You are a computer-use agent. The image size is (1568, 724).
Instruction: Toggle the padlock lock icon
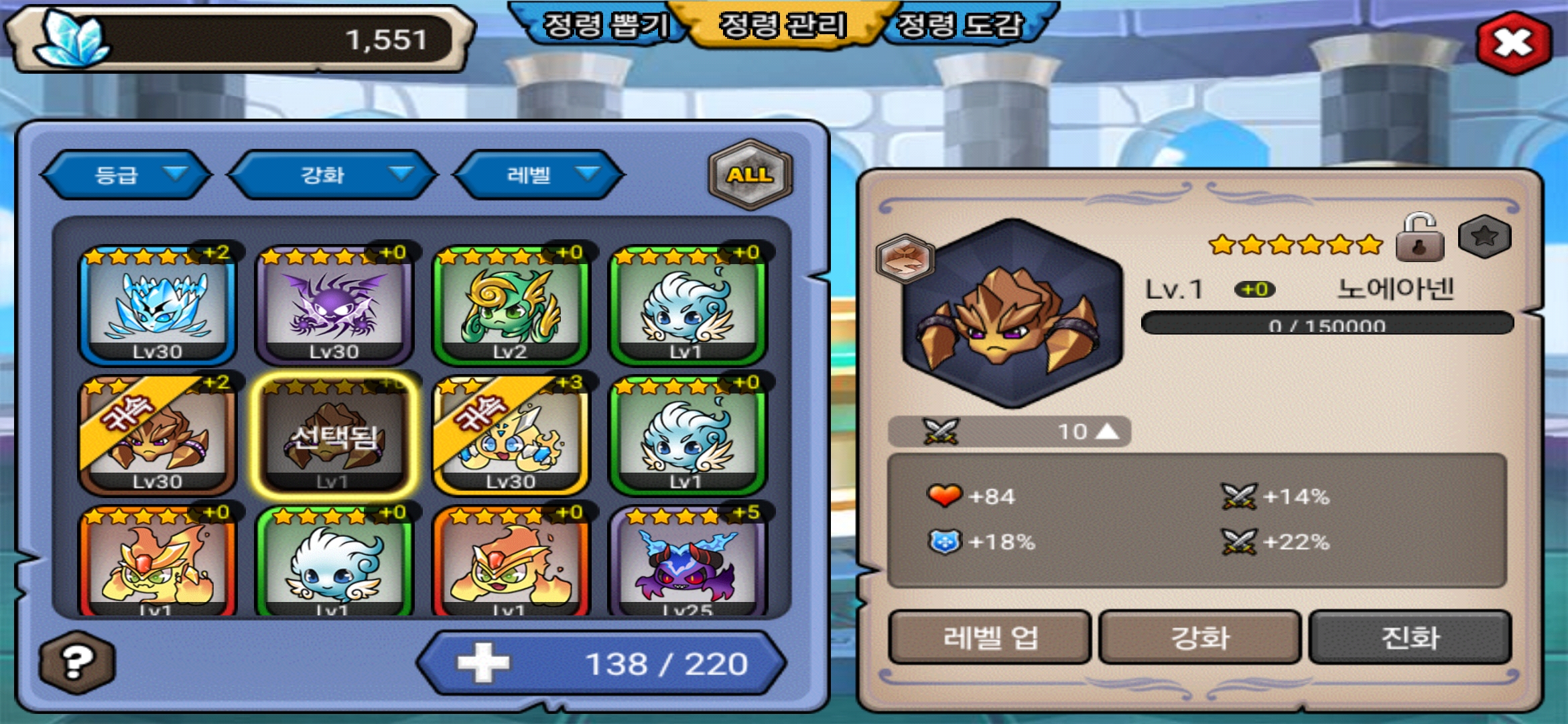point(1419,238)
